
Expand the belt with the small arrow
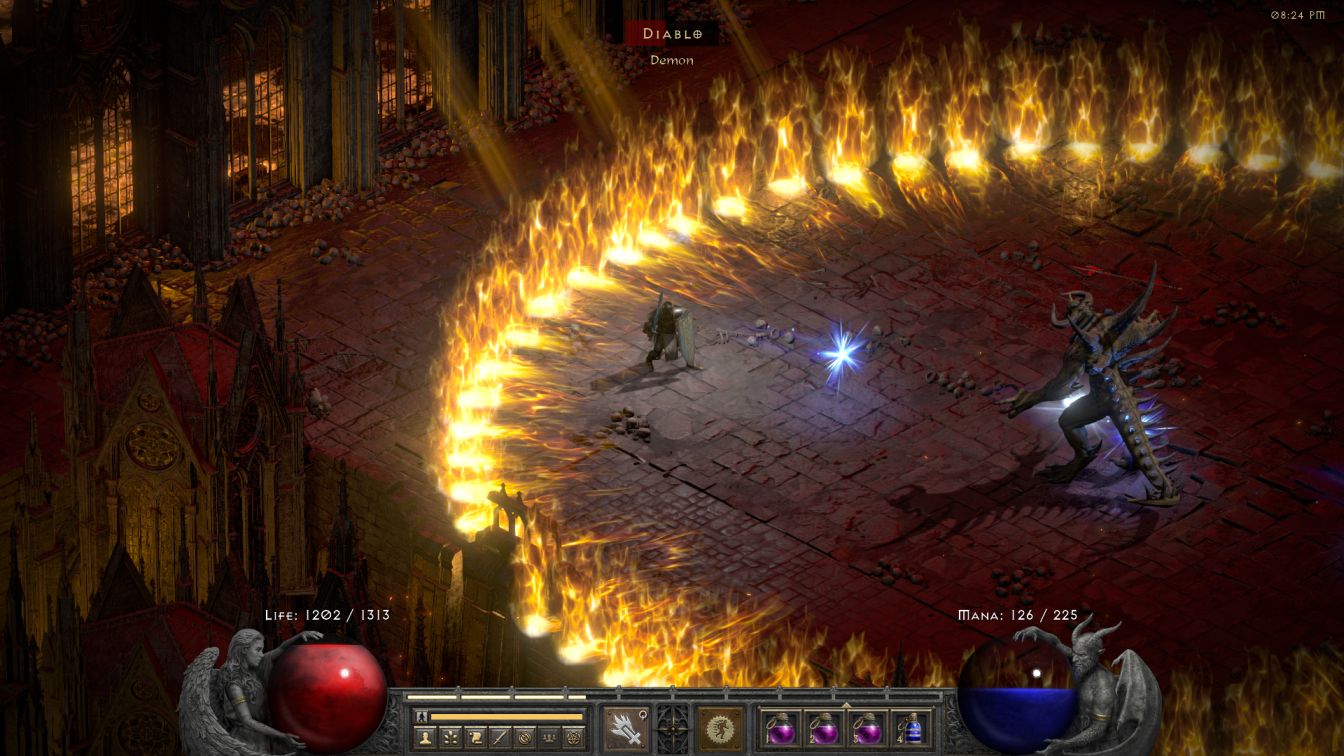(x=846, y=703)
